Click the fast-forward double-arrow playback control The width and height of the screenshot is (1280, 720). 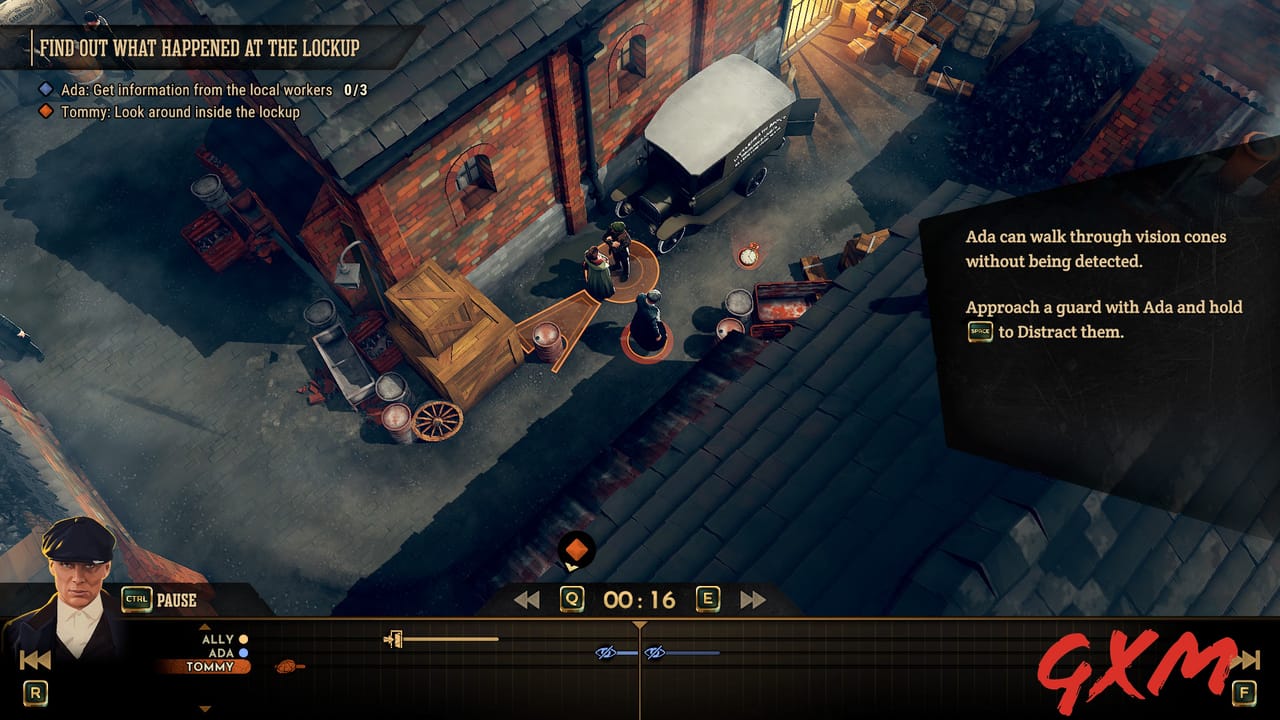pyautogui.click(x=754, y=597)
